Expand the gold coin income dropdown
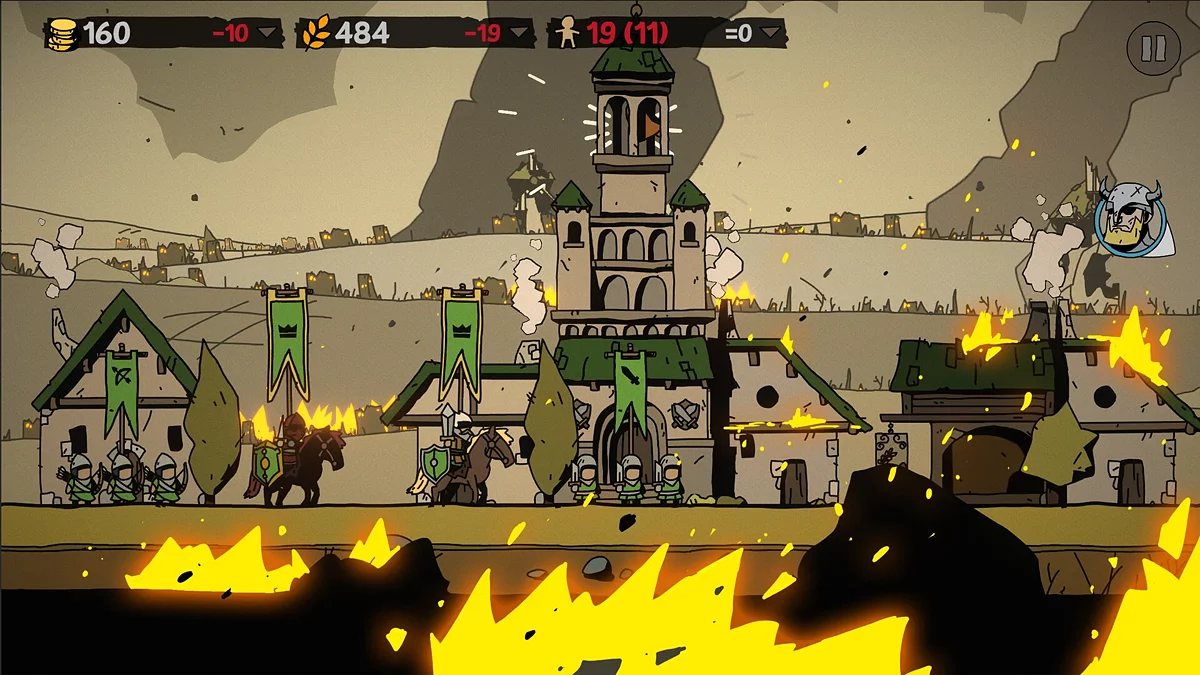Screen dimensions: 1200x675 tap(268, 33)
